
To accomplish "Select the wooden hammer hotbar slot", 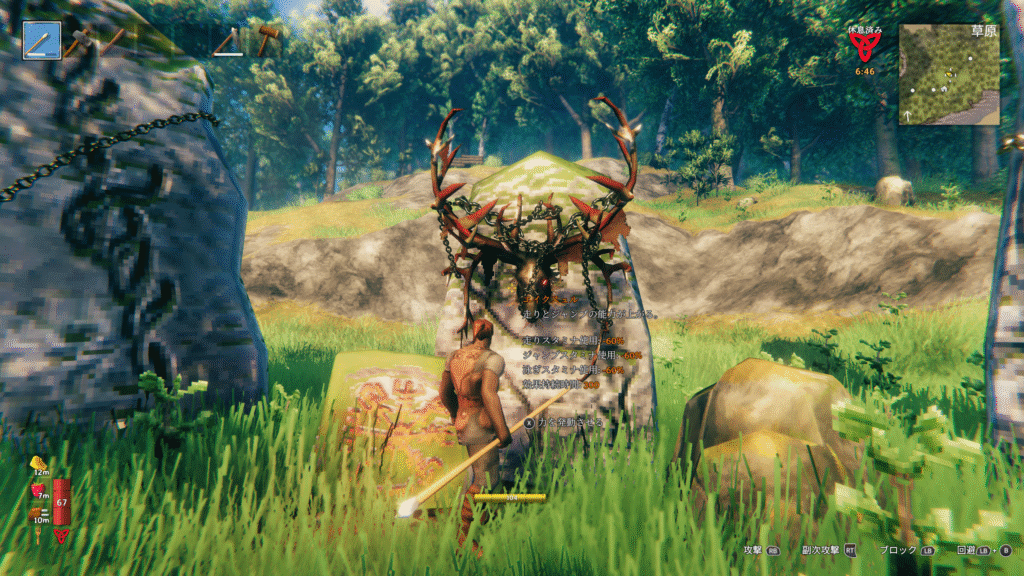I will point(268,40).
